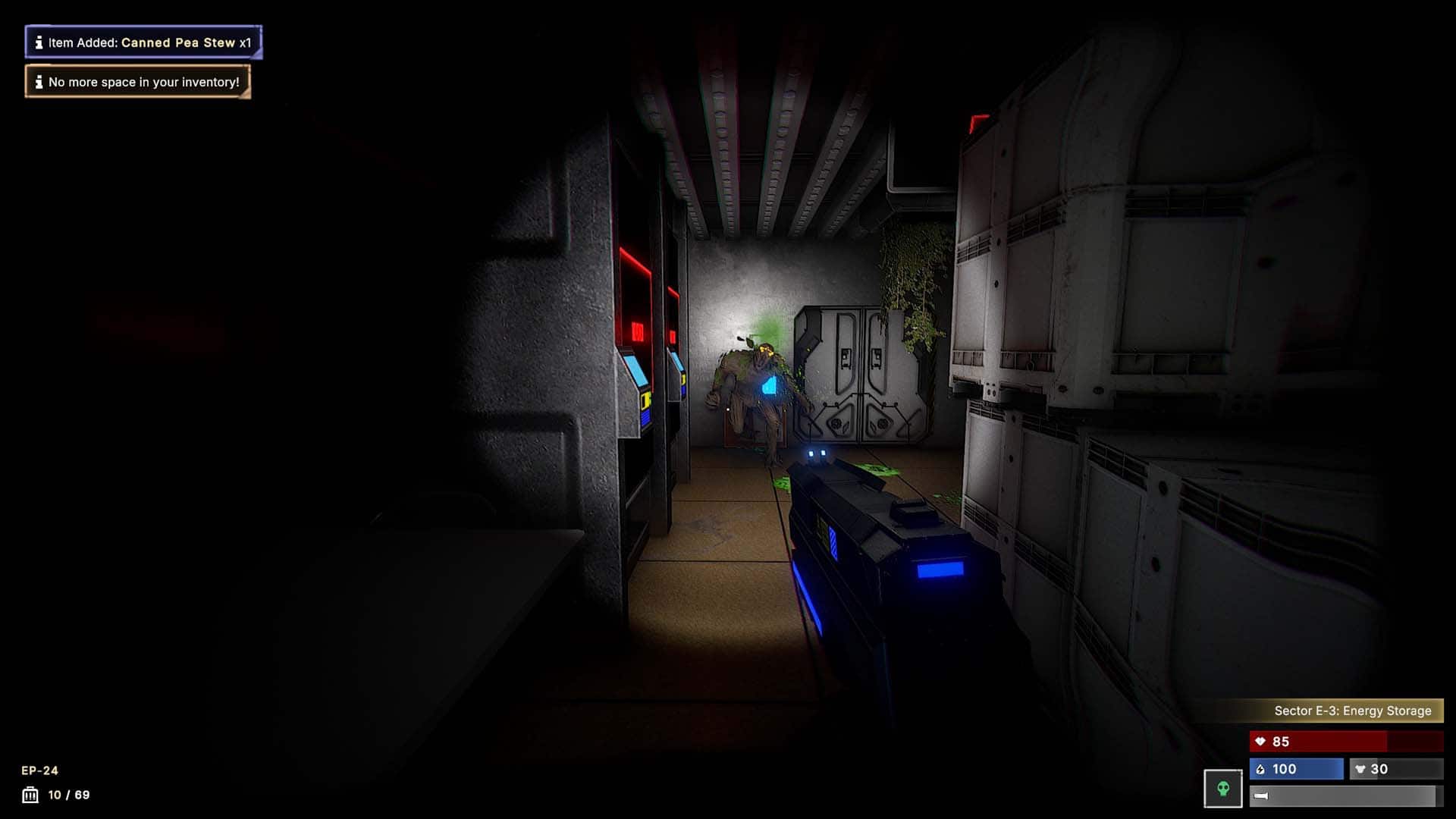Open the Item Added notification details
This screenshot has width=1456, height=819.
point(144,42)
